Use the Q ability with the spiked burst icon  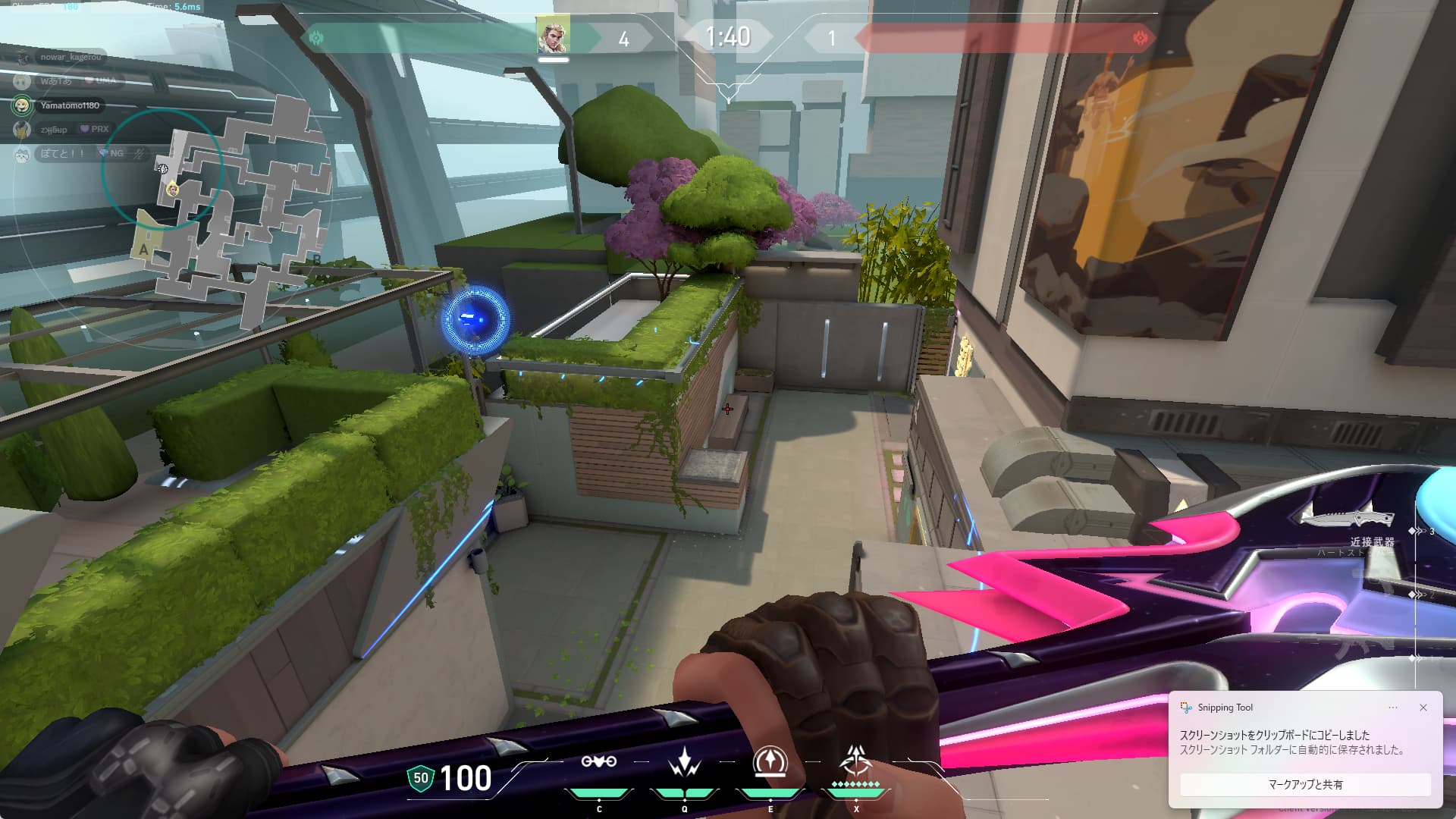[684, 762]
